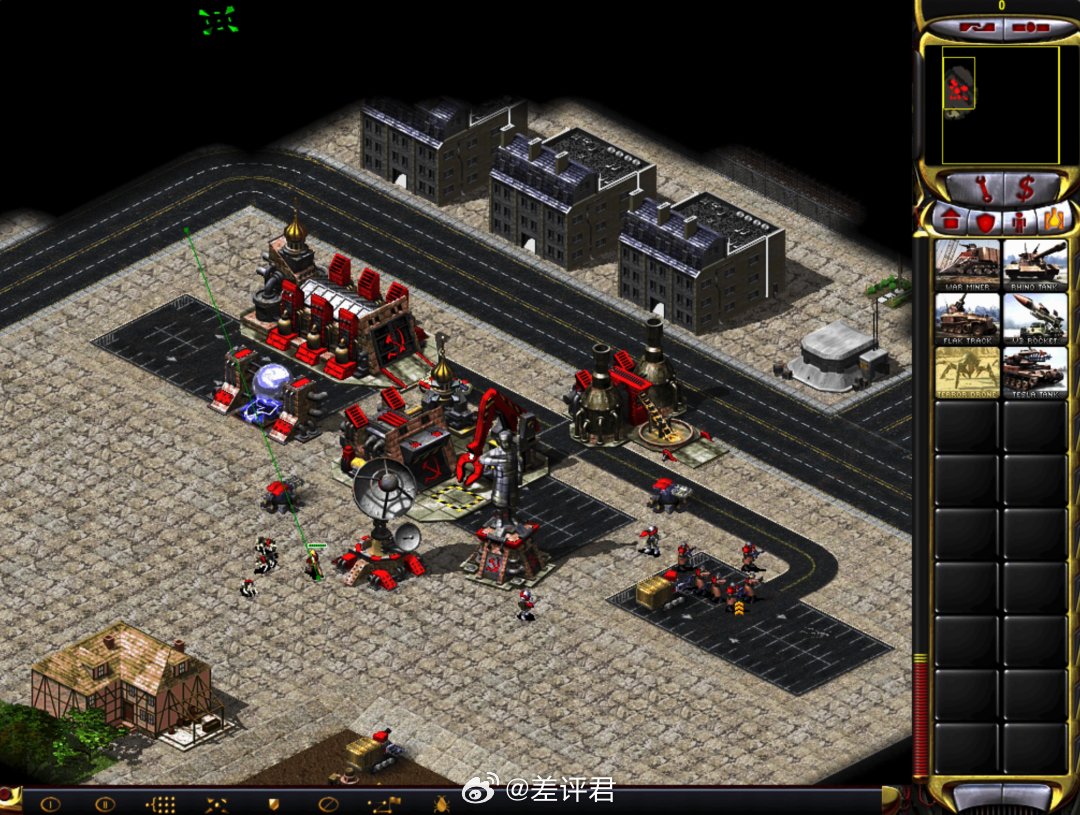This screenshot has height=815, width=1080.
Task: Issue the stop command with the slashed circle
Action: tap(327, 803)
